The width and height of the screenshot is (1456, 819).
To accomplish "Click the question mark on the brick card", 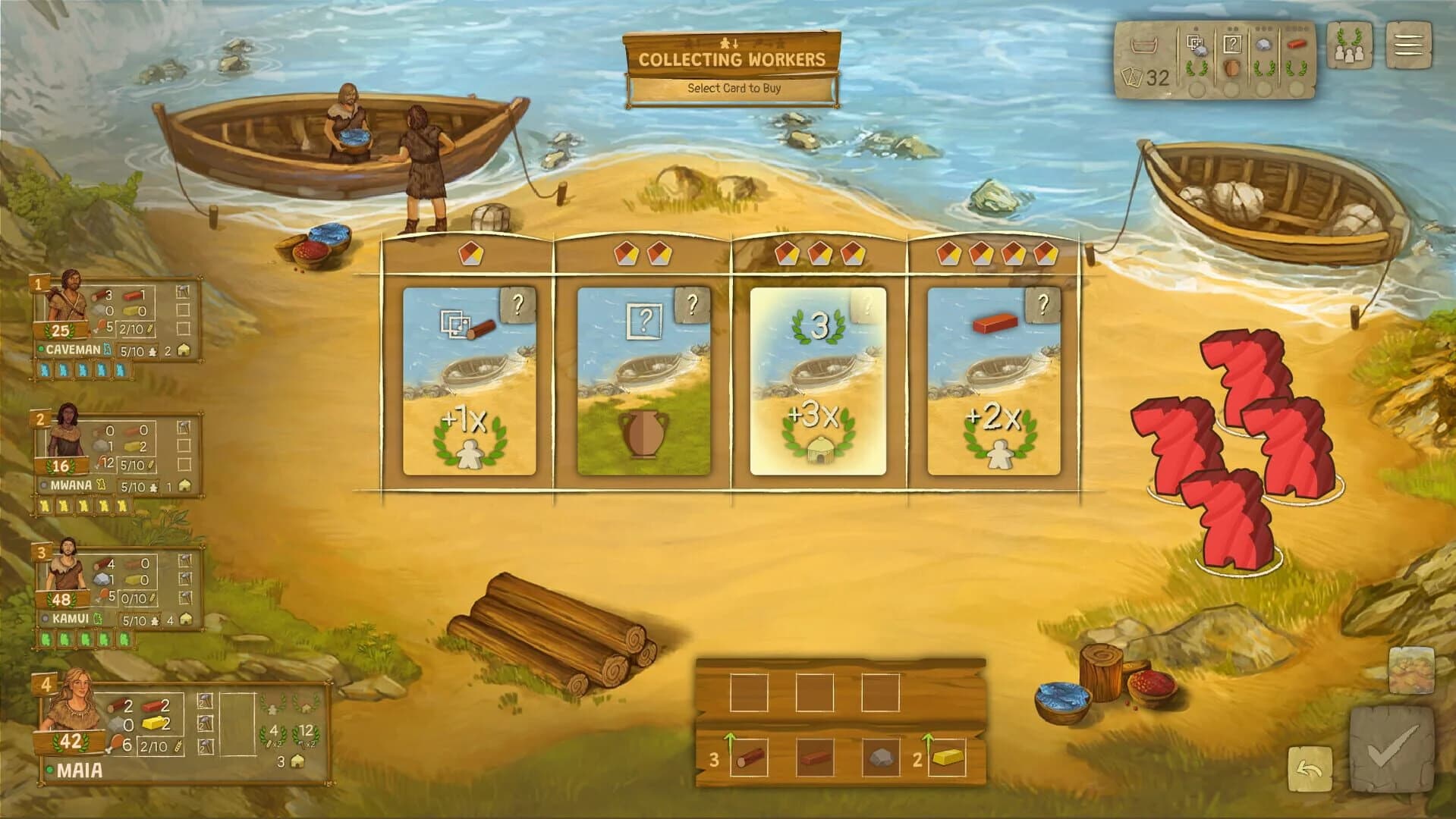I will point(1045,306).
